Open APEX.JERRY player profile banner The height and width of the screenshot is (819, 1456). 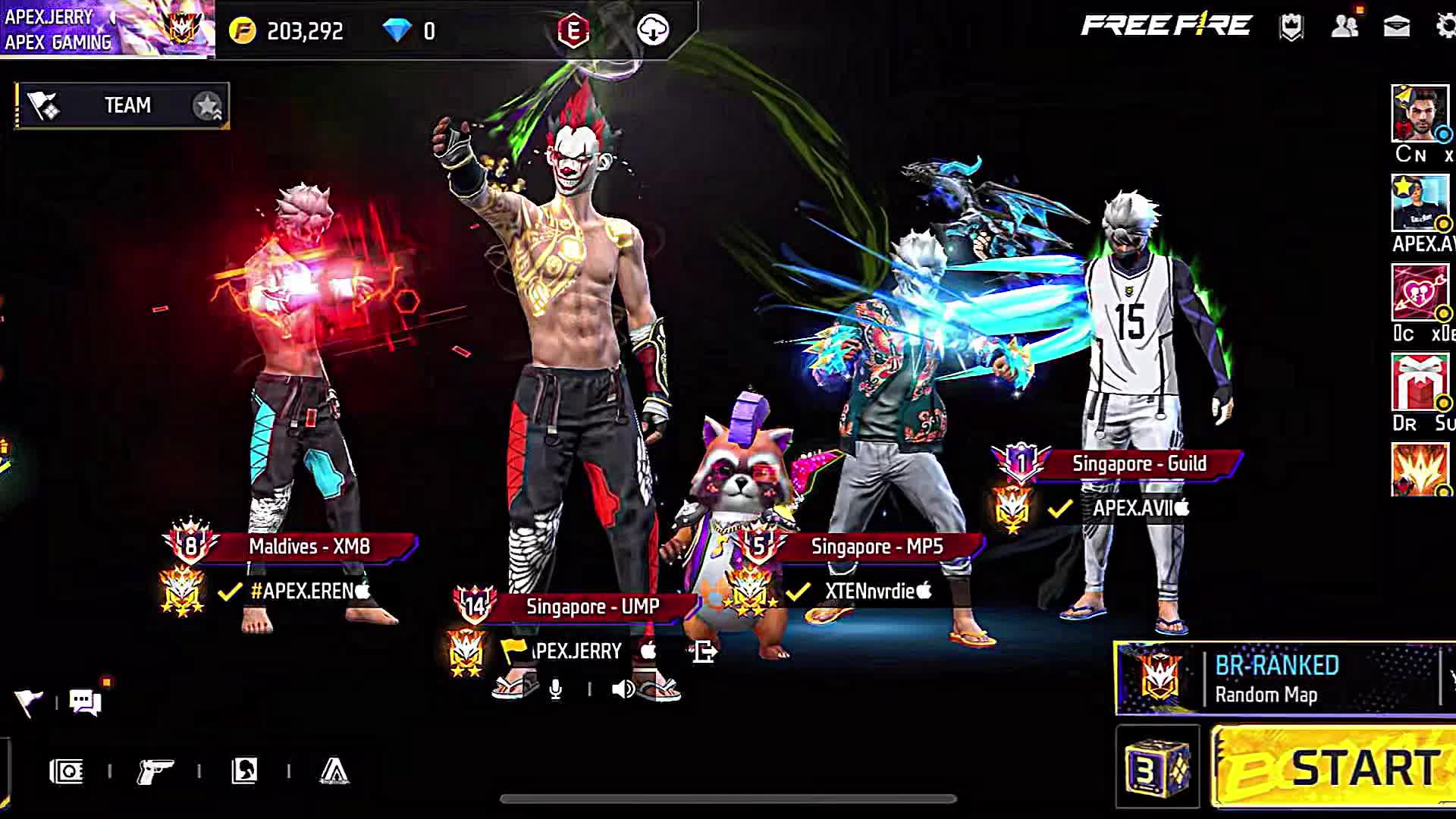(x=106, y=29)
